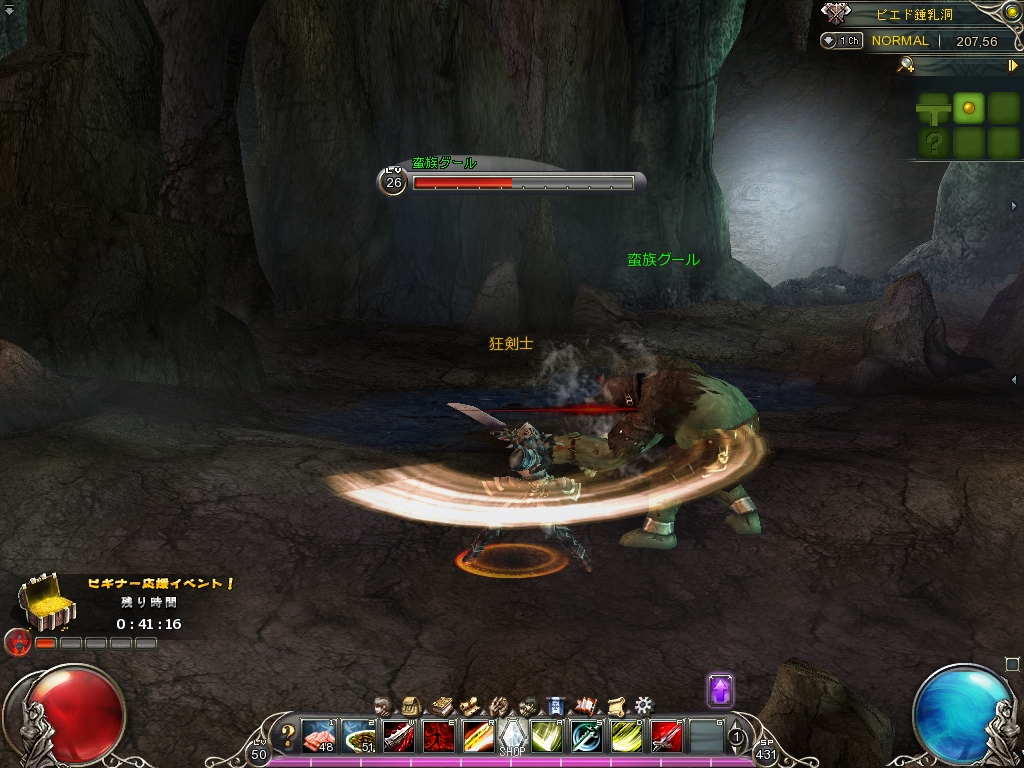This screenshot has height=768, width=1024.
Task: Activate the teal sword-circle skill
Action: (586, 737)
